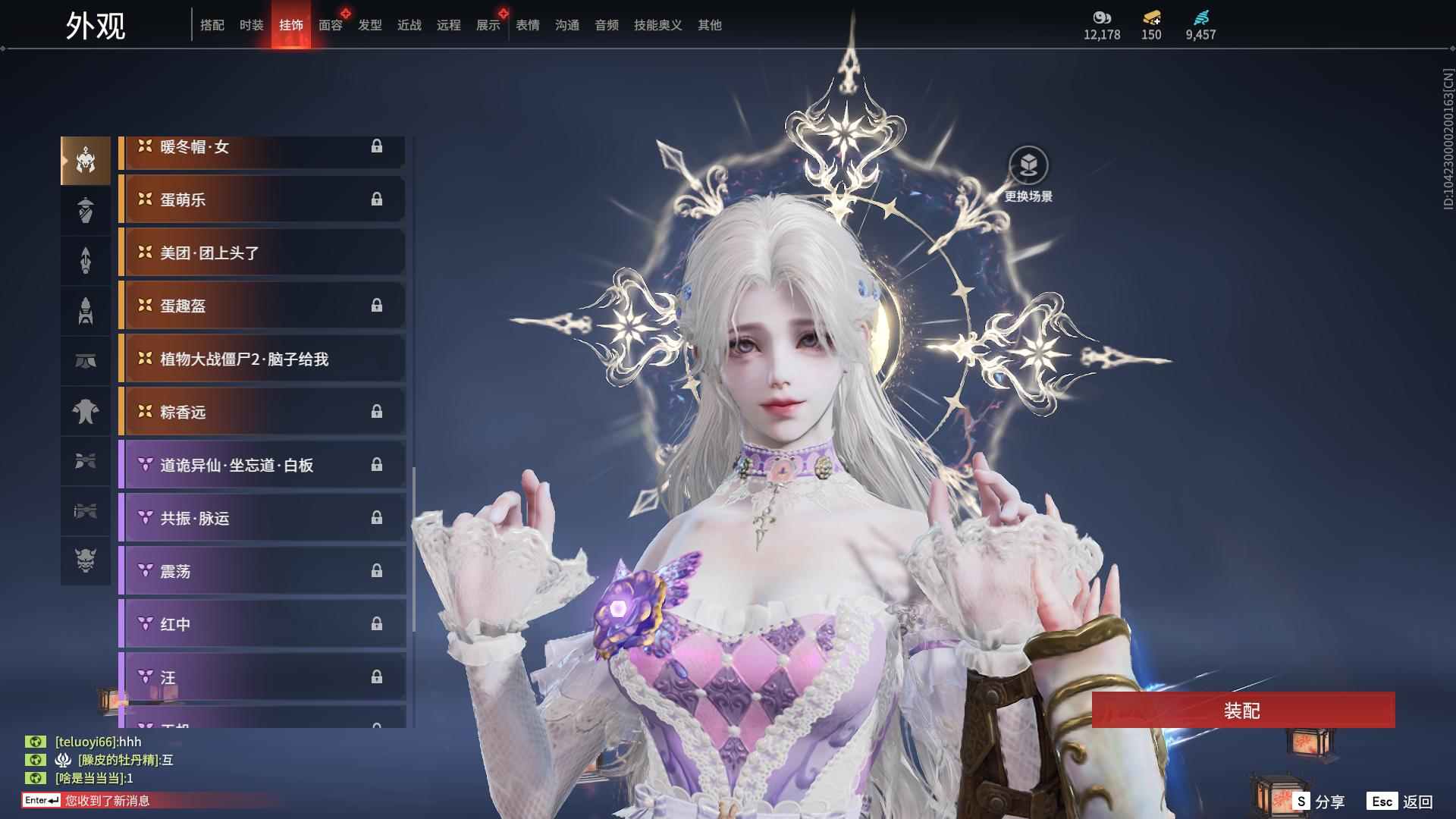
Task: Open the 近战 tab
Action: (x=409, y=25)
